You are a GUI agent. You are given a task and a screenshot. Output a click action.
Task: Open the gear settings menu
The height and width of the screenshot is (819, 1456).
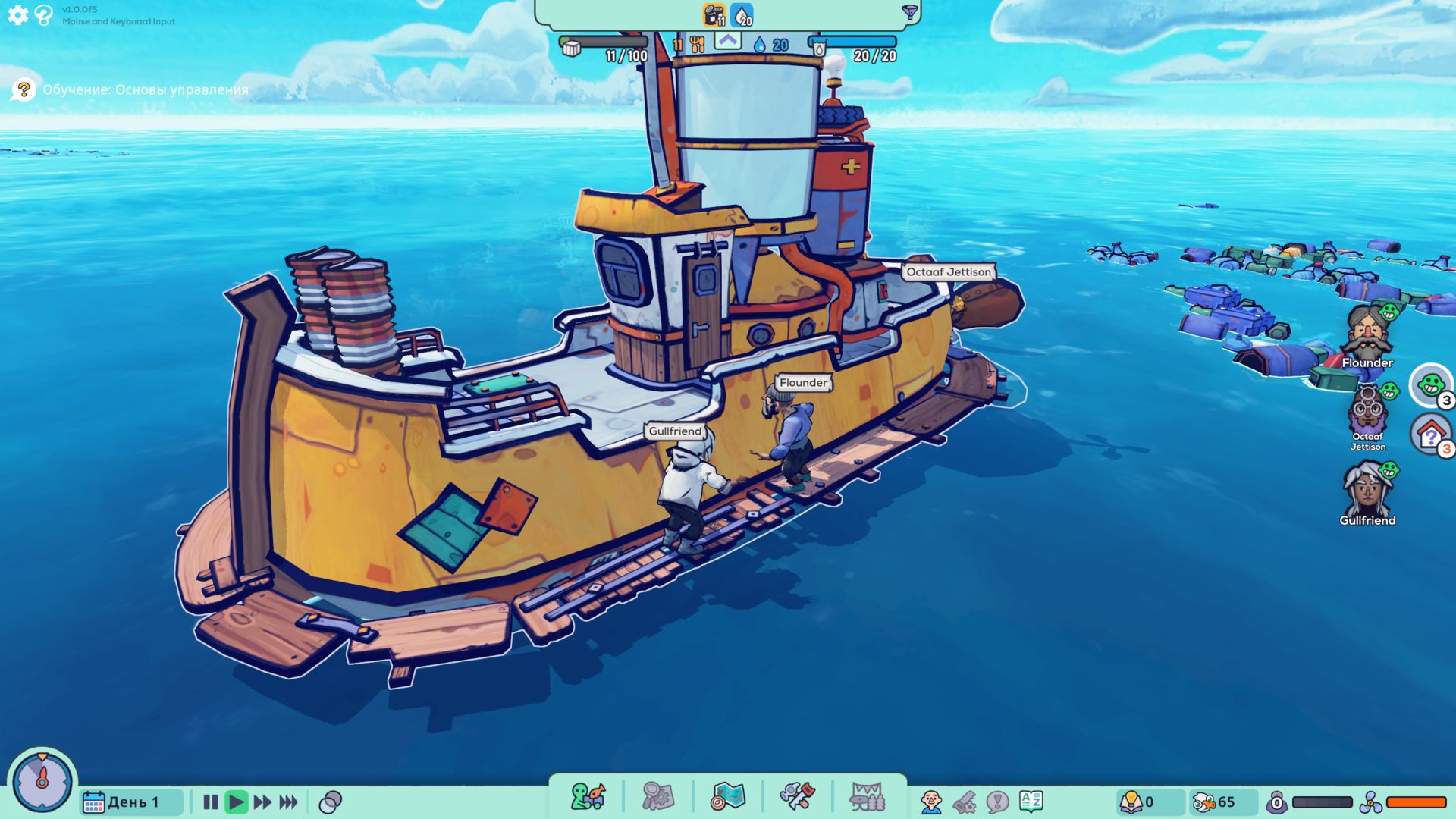click(x=17, y=14)
